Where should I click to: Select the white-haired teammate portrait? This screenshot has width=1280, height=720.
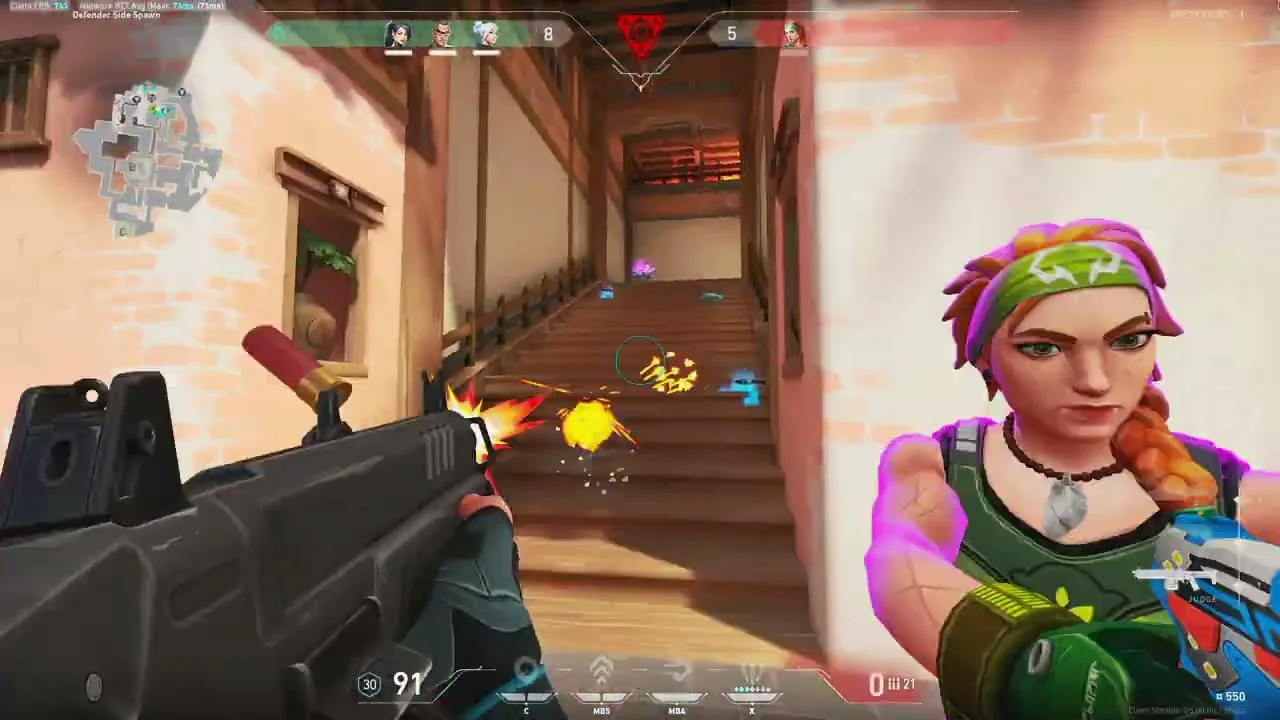click(485, 34)
